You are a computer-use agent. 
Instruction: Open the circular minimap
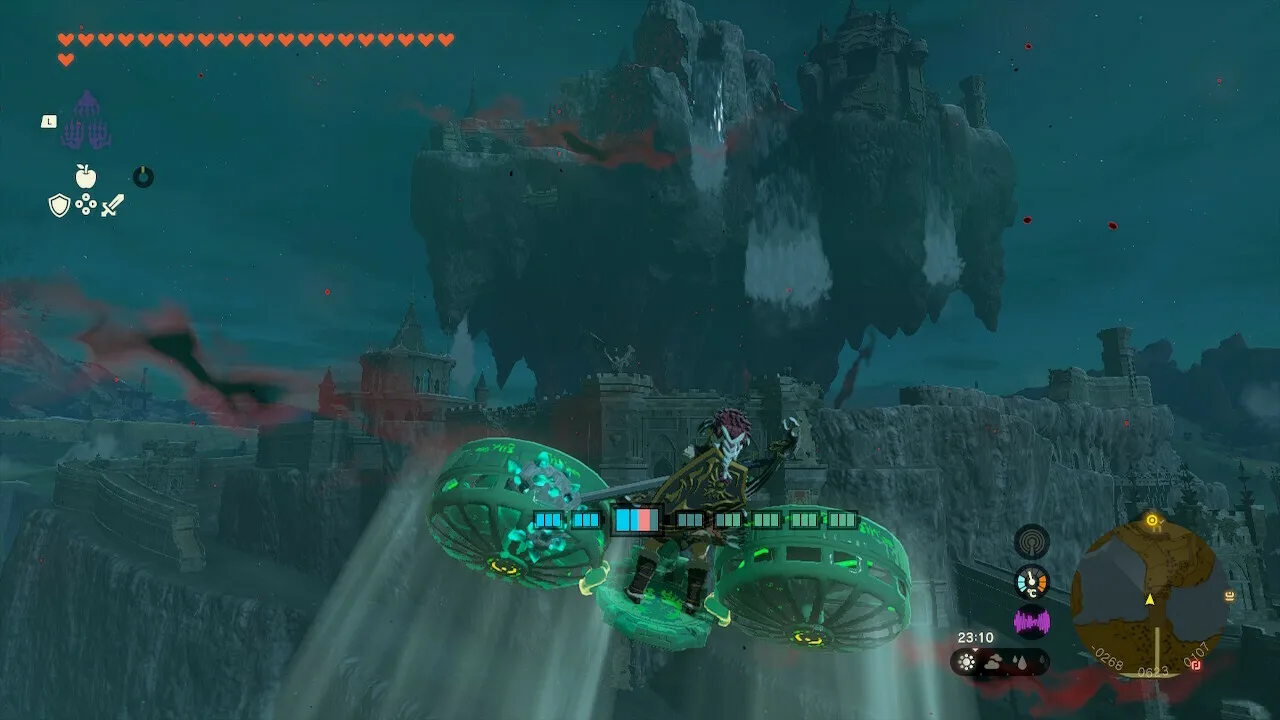coord(1148,595)
